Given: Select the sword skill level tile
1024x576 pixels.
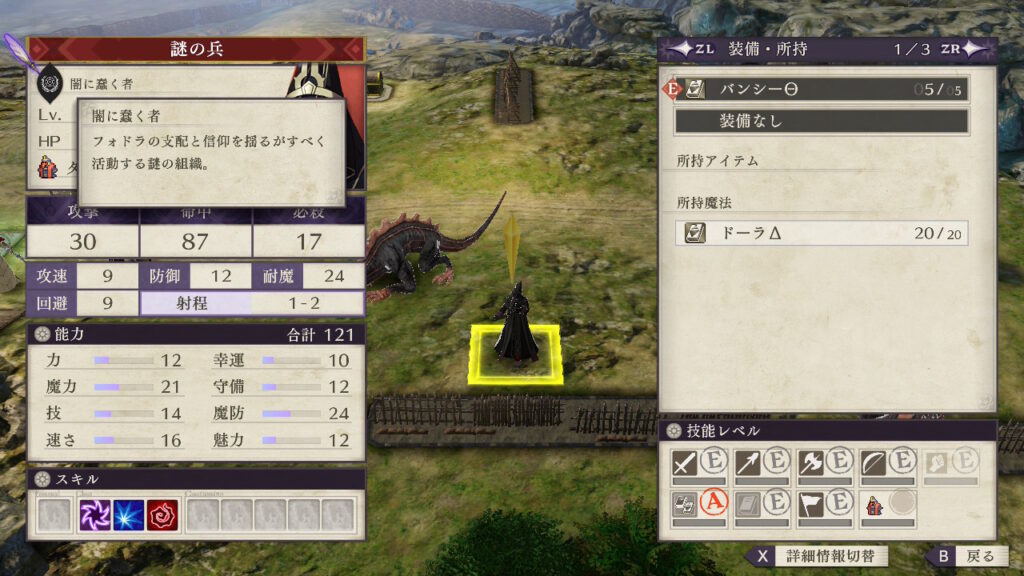Looking at the screenshot, I should coord(698,464).
